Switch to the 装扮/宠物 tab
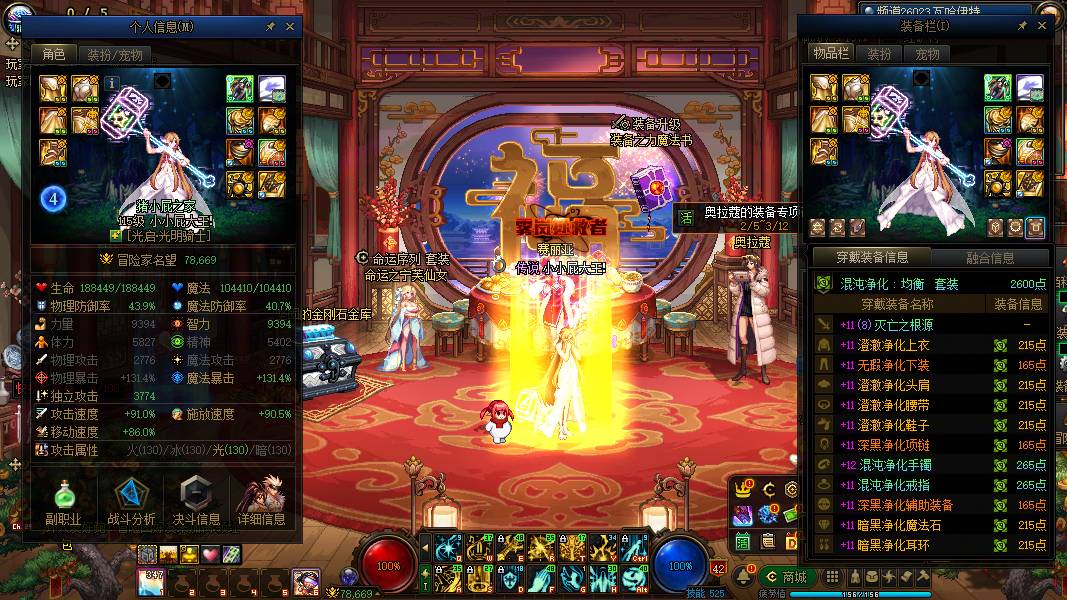The image size is (1067, 600). coord(114,54)
